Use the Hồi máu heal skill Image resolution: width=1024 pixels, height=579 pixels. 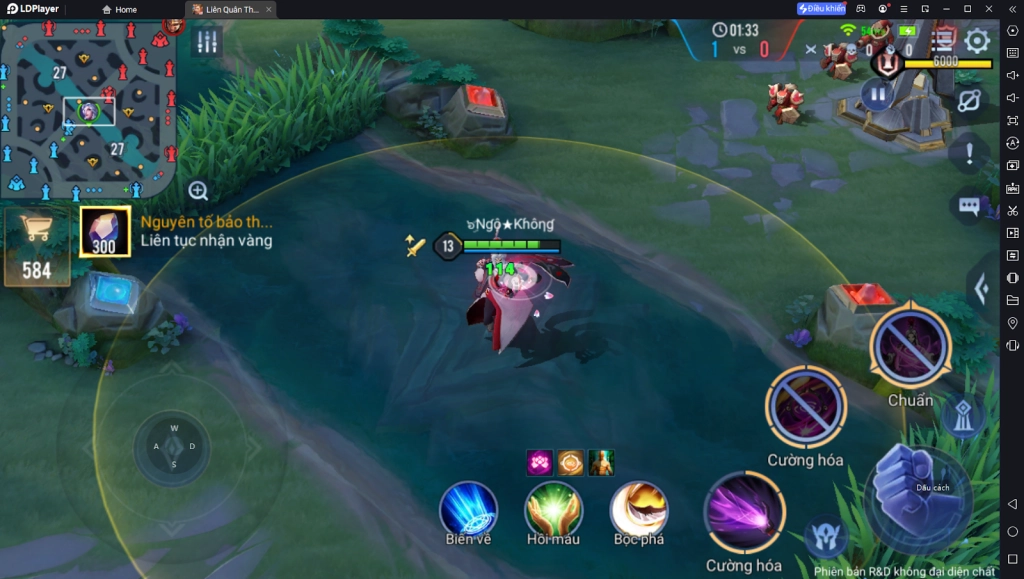point(553,509)
